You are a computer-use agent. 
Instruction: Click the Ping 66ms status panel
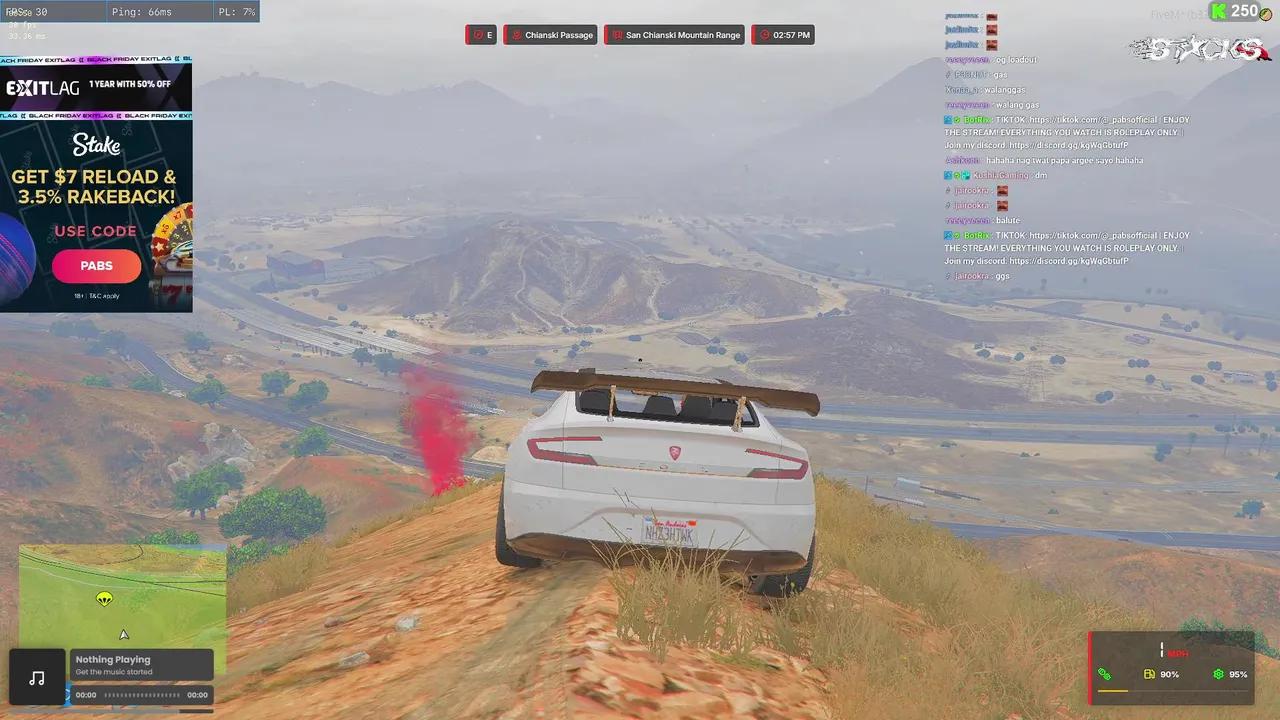tap(160, 11)
